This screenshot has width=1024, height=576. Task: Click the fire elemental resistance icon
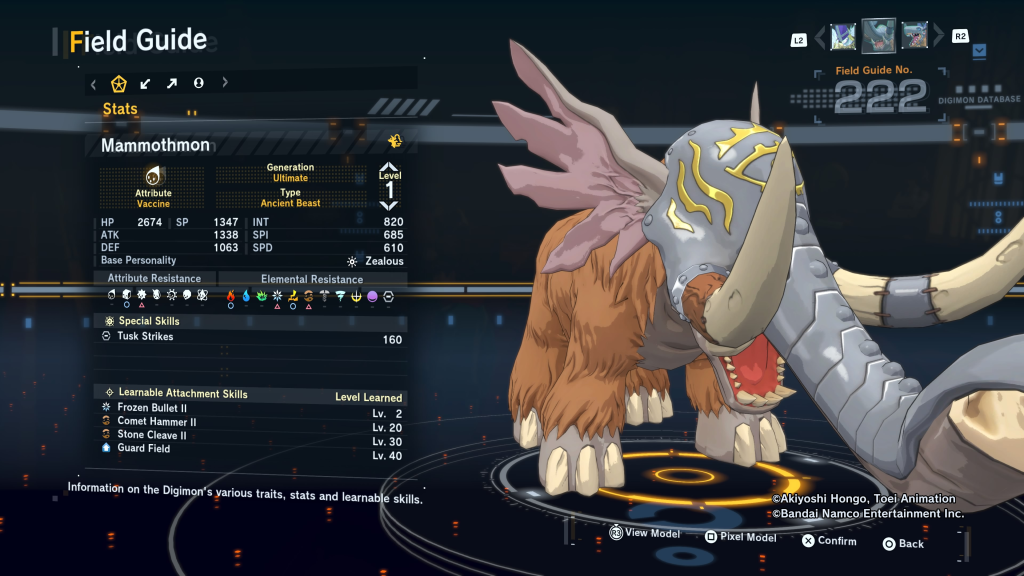(x=230, y=296)
